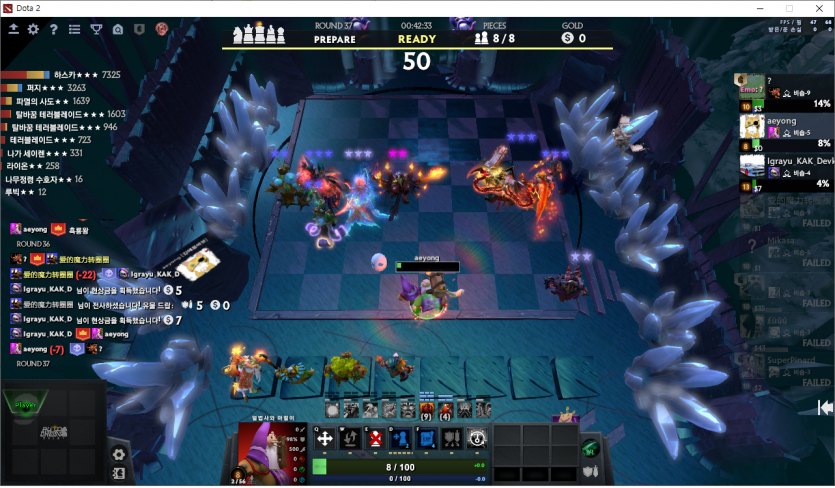Click the question mark help icon
Screen dimensions: 835x488
[x=53, y=29]
